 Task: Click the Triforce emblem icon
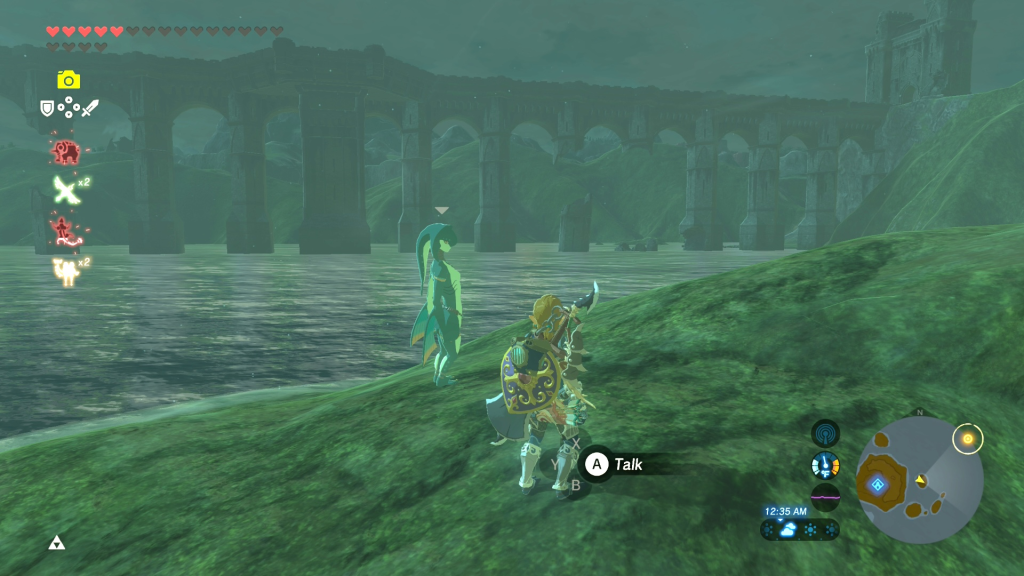57,543
